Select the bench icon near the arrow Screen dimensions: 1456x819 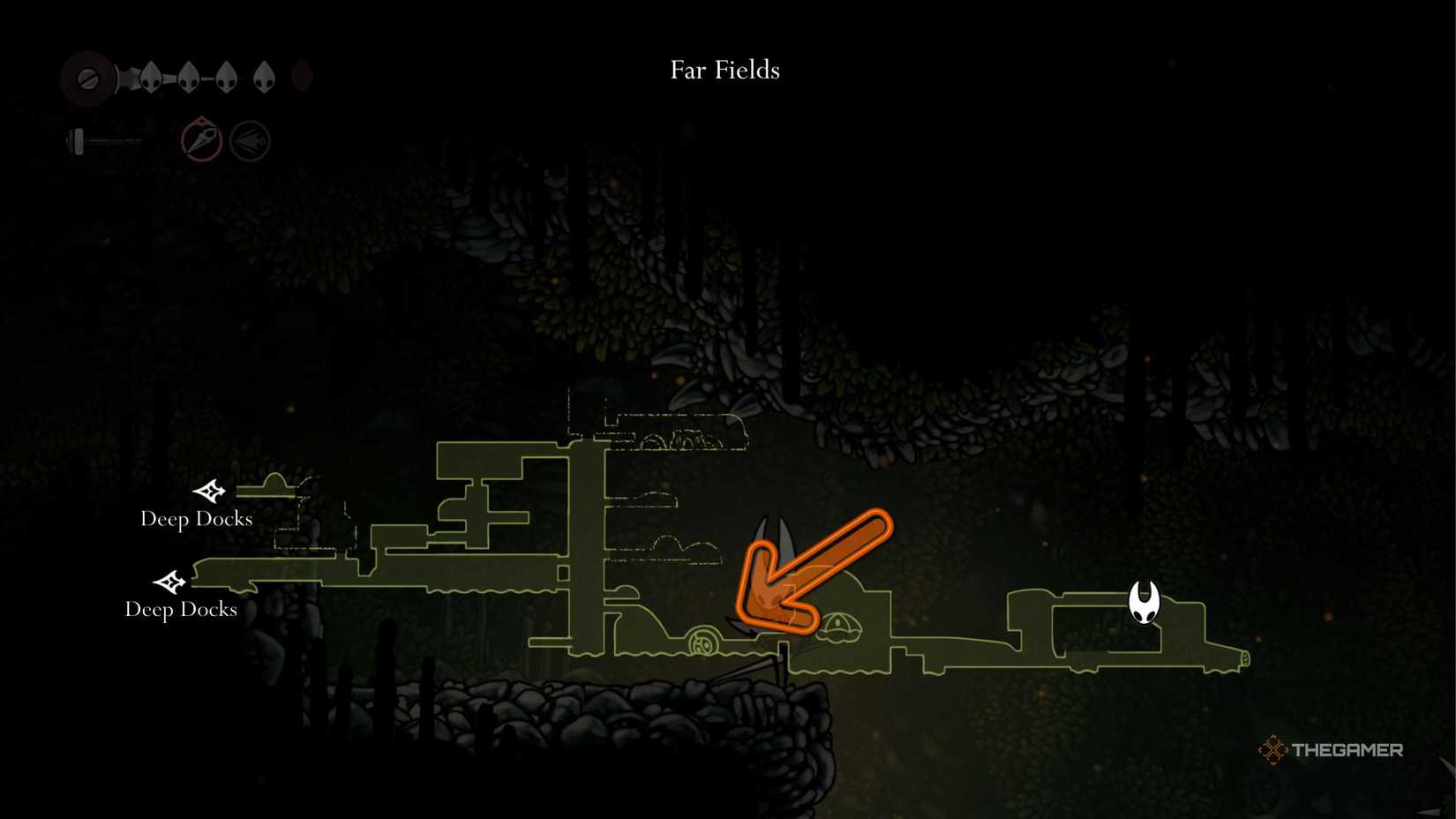(x=838, y=627)
